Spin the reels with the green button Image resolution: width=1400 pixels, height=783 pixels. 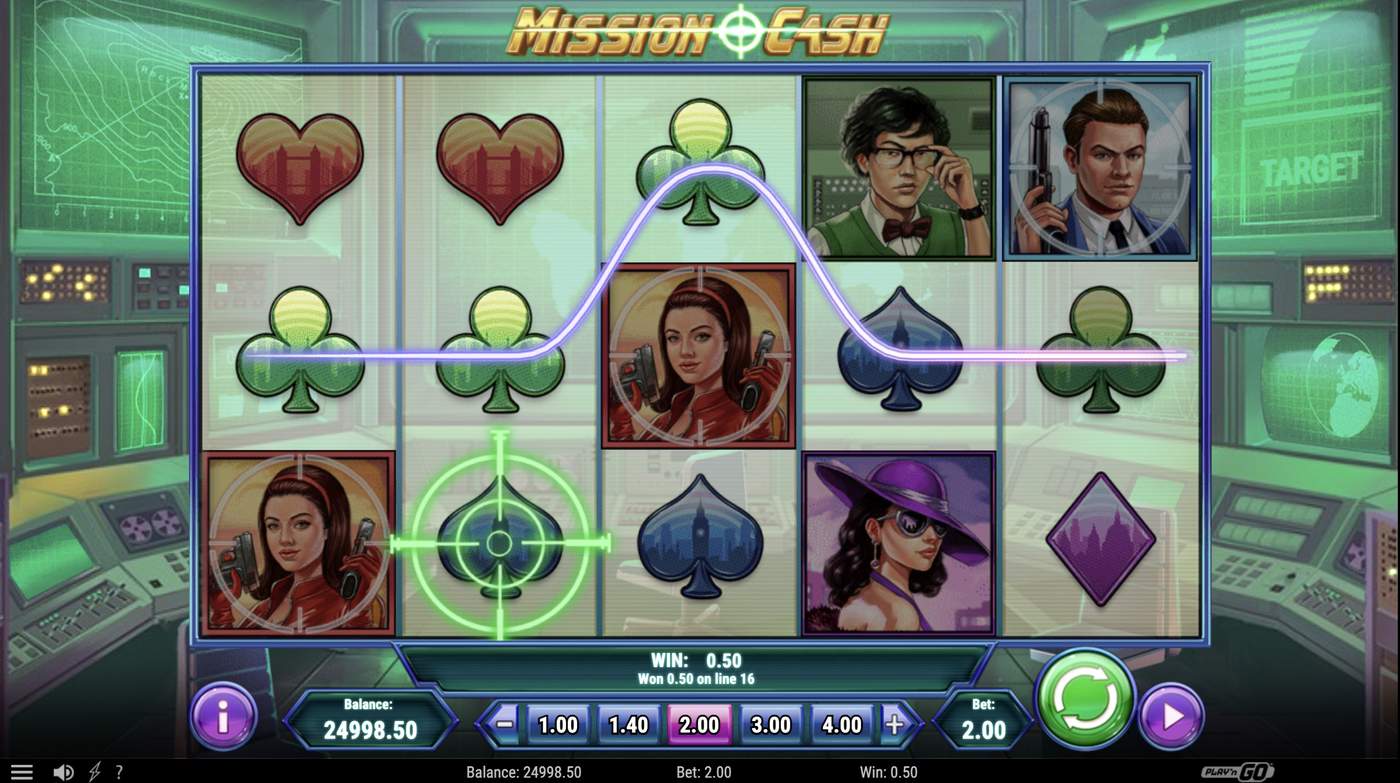point(1086,700)
